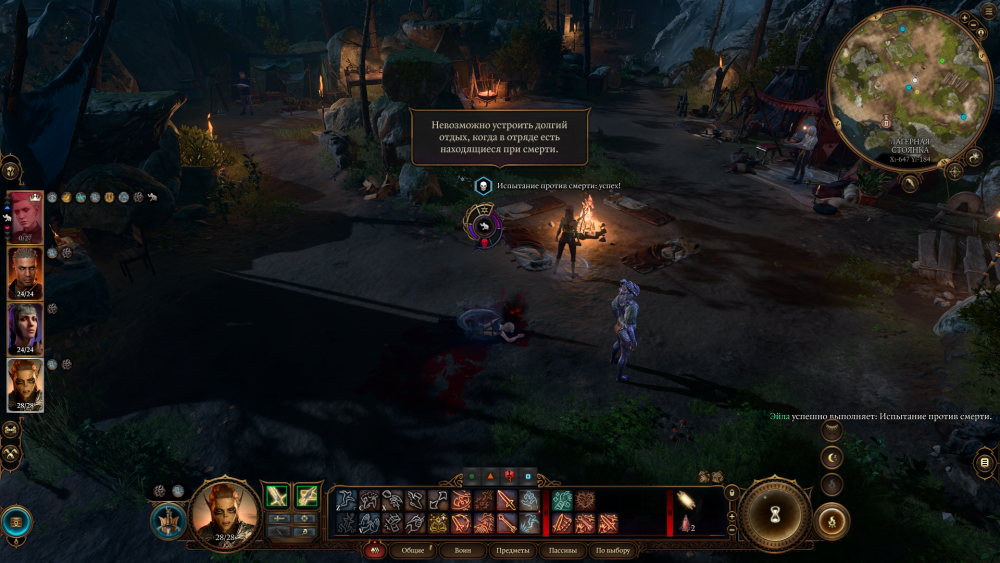Screen dimensions: 1000x563
Task: Open the combat log button at the right edge
Action: click(985, 462)
